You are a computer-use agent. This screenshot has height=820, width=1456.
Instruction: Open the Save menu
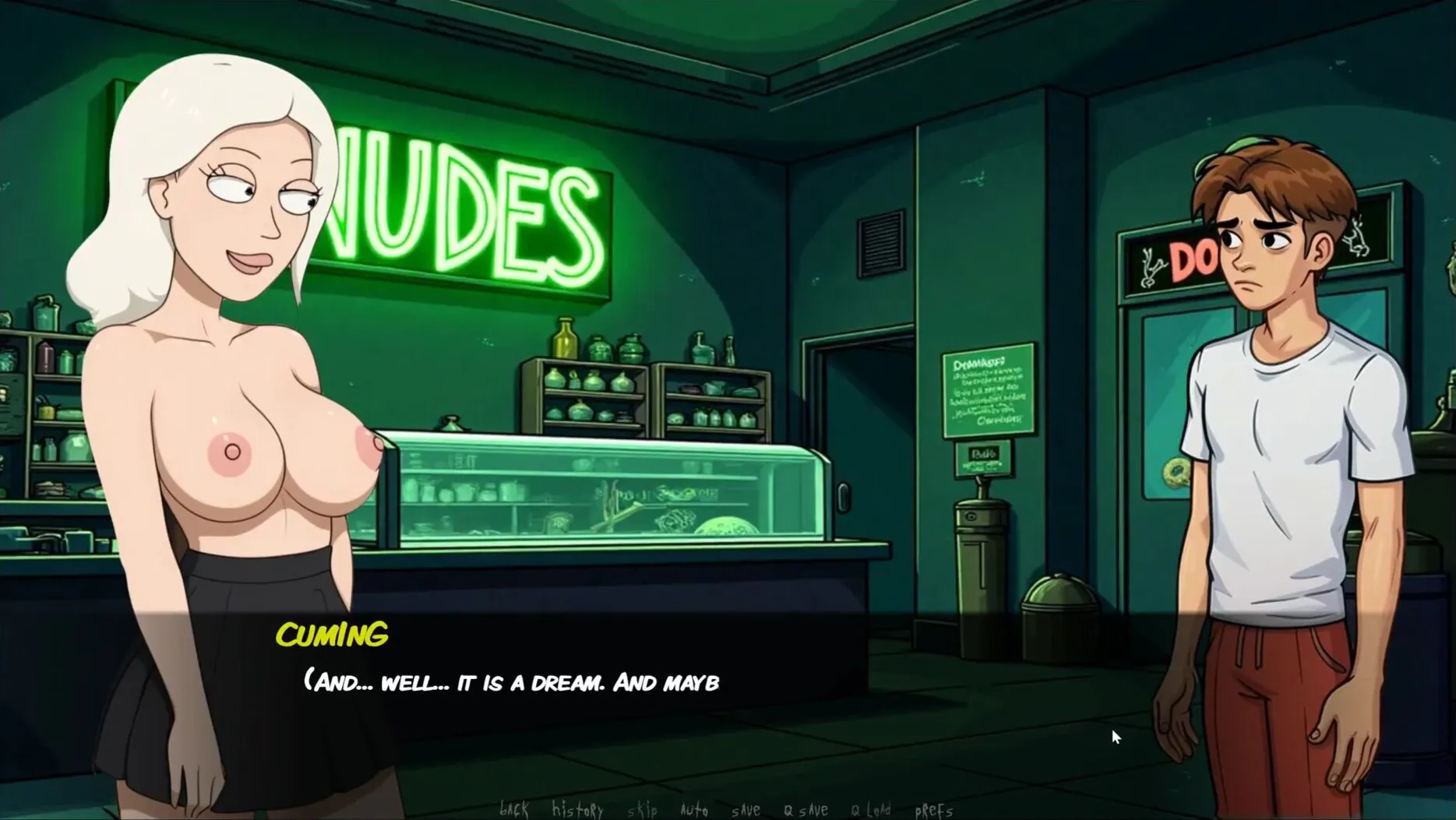(746, 810)
